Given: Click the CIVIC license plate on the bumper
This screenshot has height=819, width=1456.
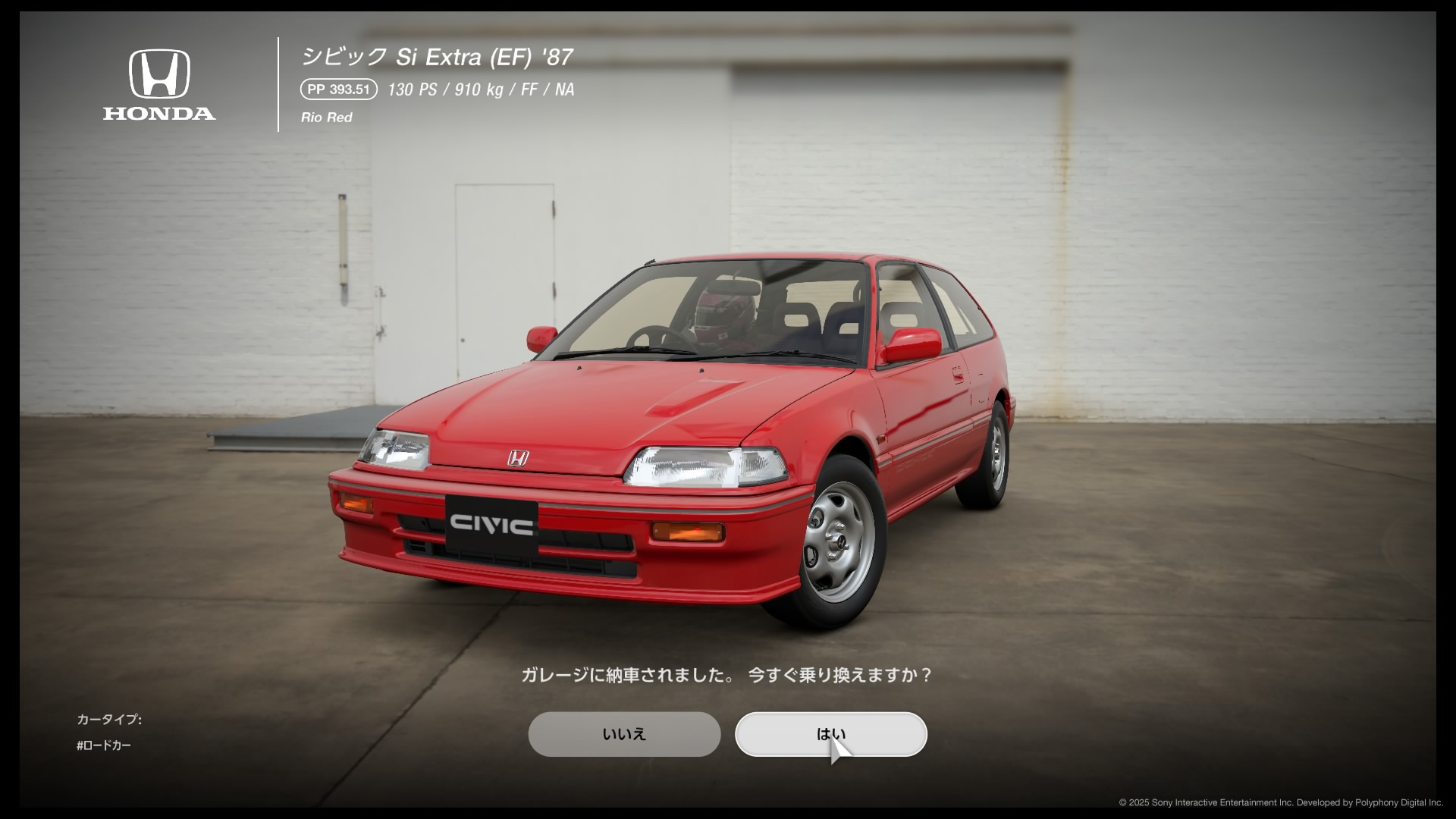Looking at the screenshot, I should click(490, 523).
